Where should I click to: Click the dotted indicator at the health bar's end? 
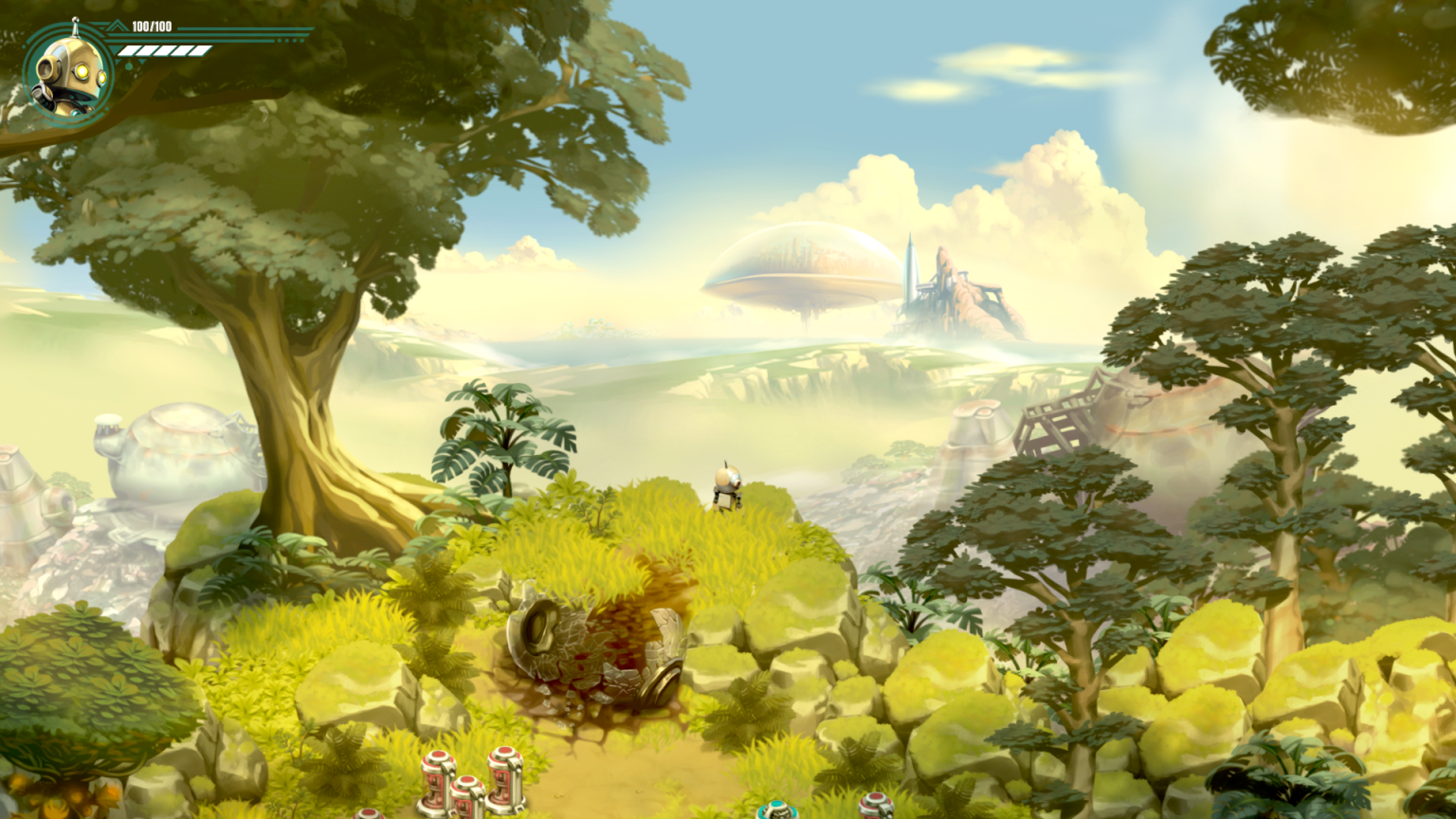289,40
